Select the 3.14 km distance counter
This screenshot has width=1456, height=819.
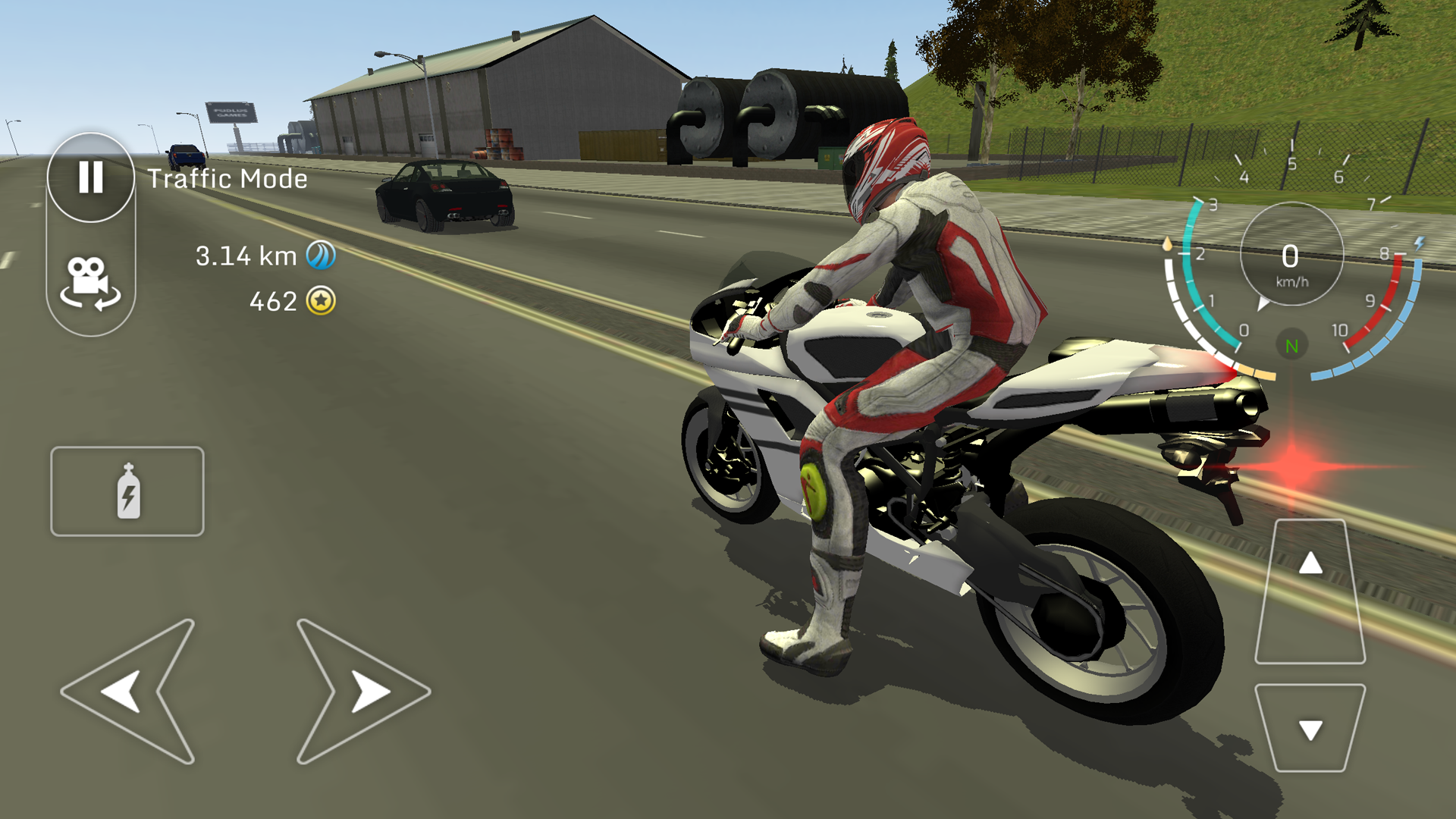point(245,256)
